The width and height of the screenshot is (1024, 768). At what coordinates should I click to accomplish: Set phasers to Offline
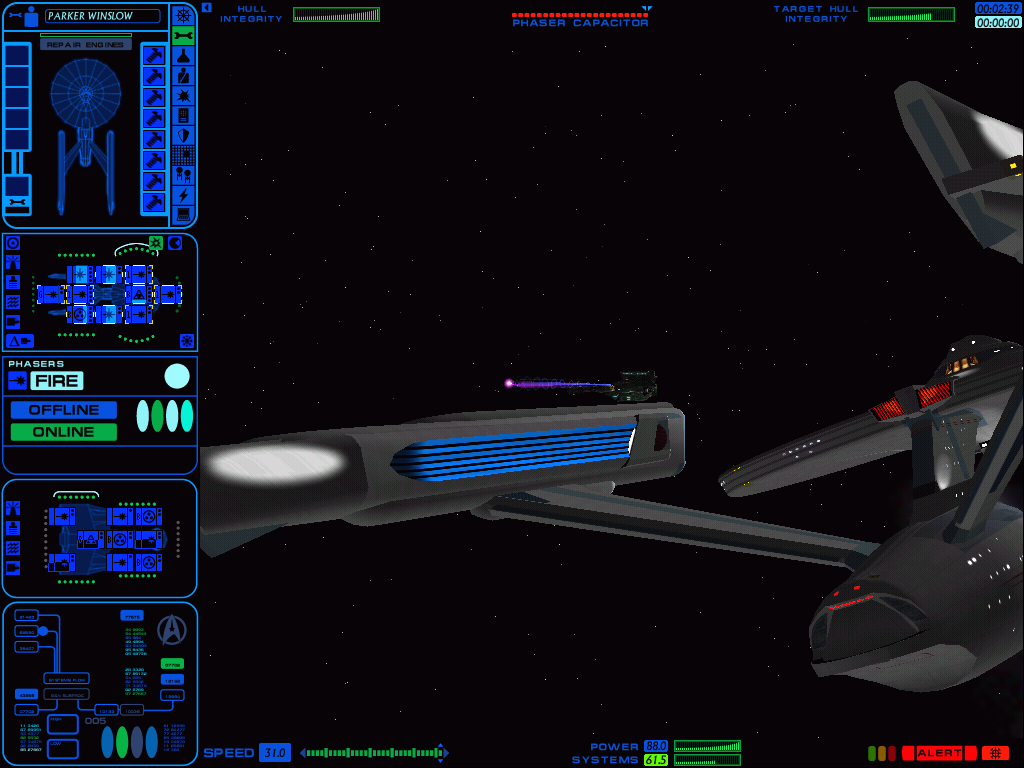click(x=64, y=410)
